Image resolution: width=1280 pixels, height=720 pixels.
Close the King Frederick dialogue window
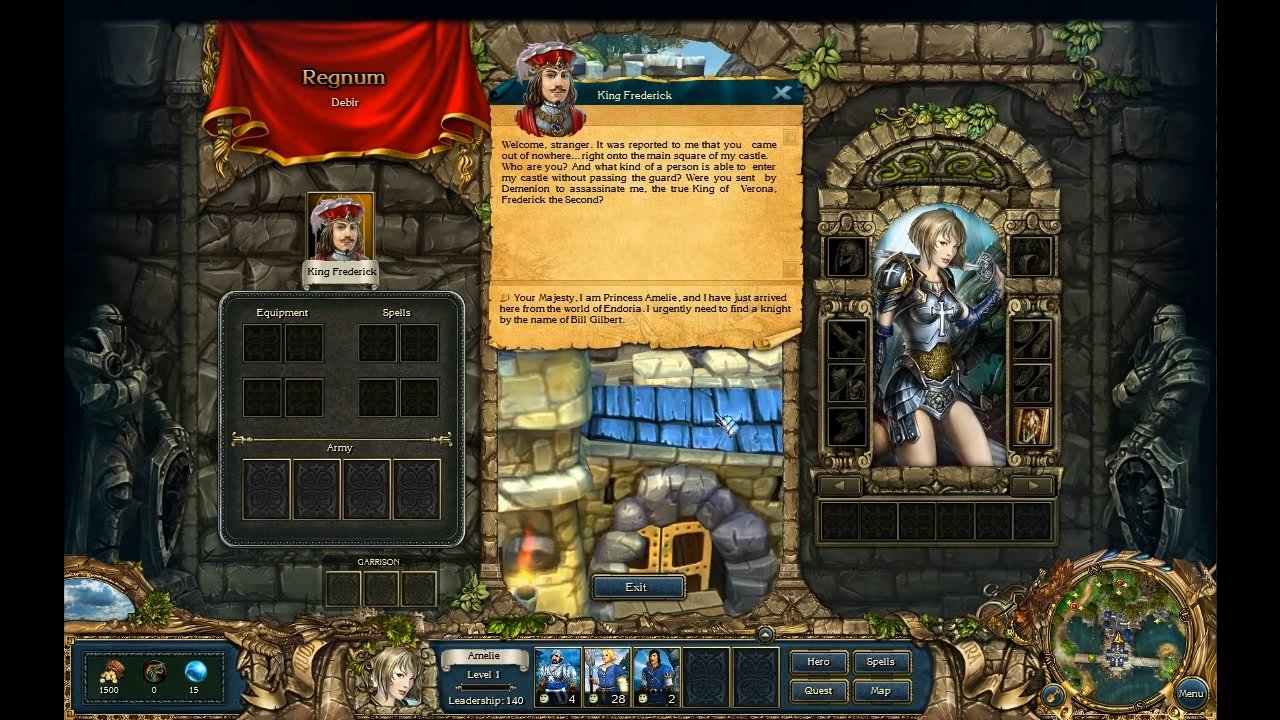(782, 93)
